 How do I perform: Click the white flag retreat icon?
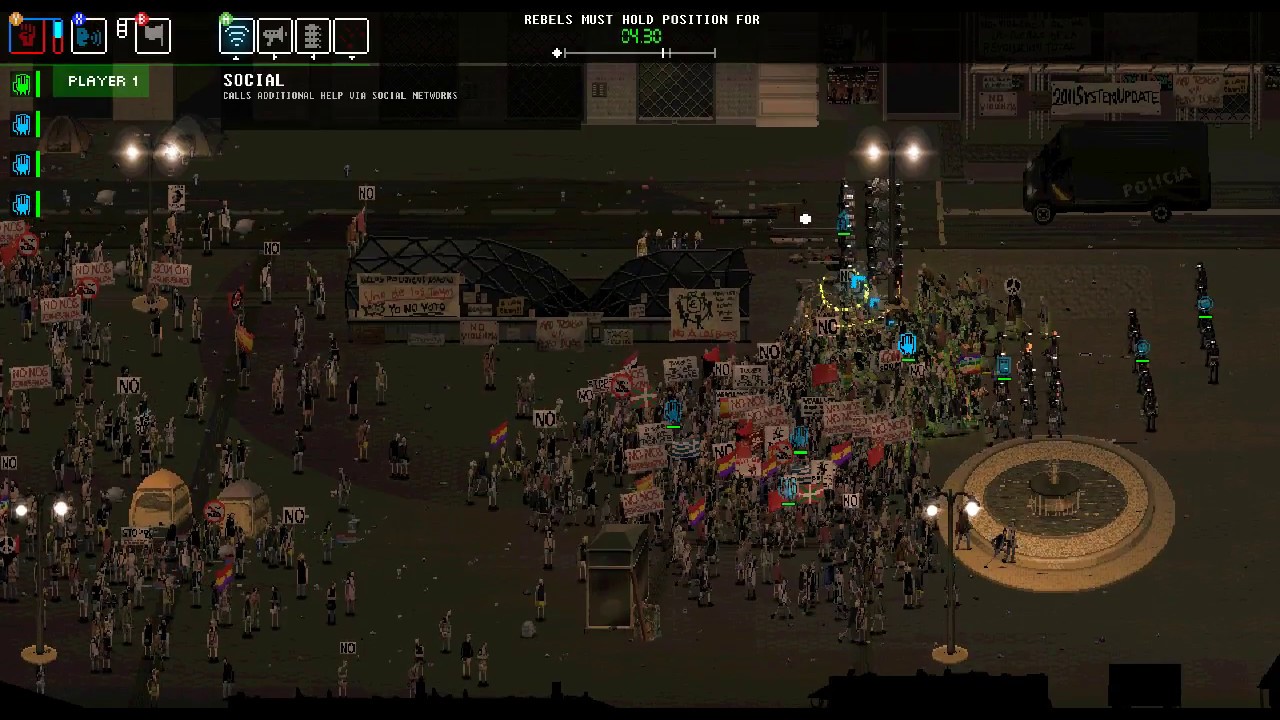click(152, 37)
